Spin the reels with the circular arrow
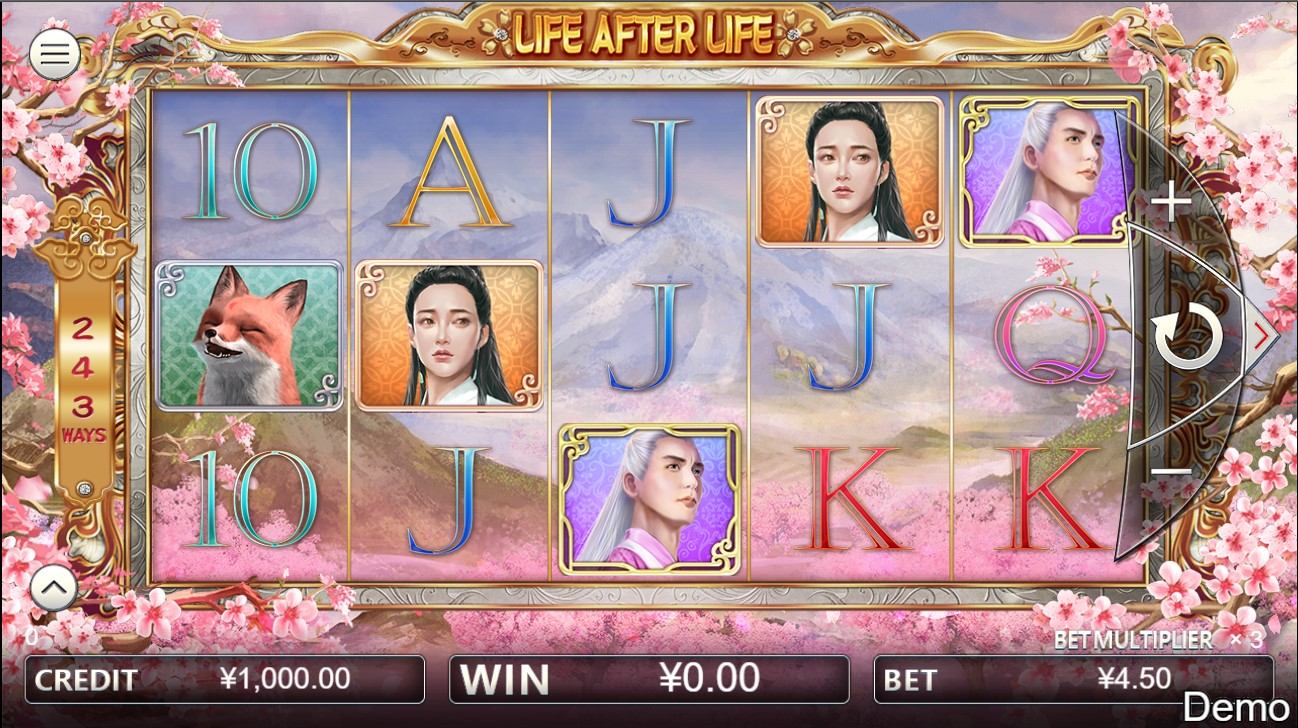Screen dimensions: 1298x728 point(1187,337)
